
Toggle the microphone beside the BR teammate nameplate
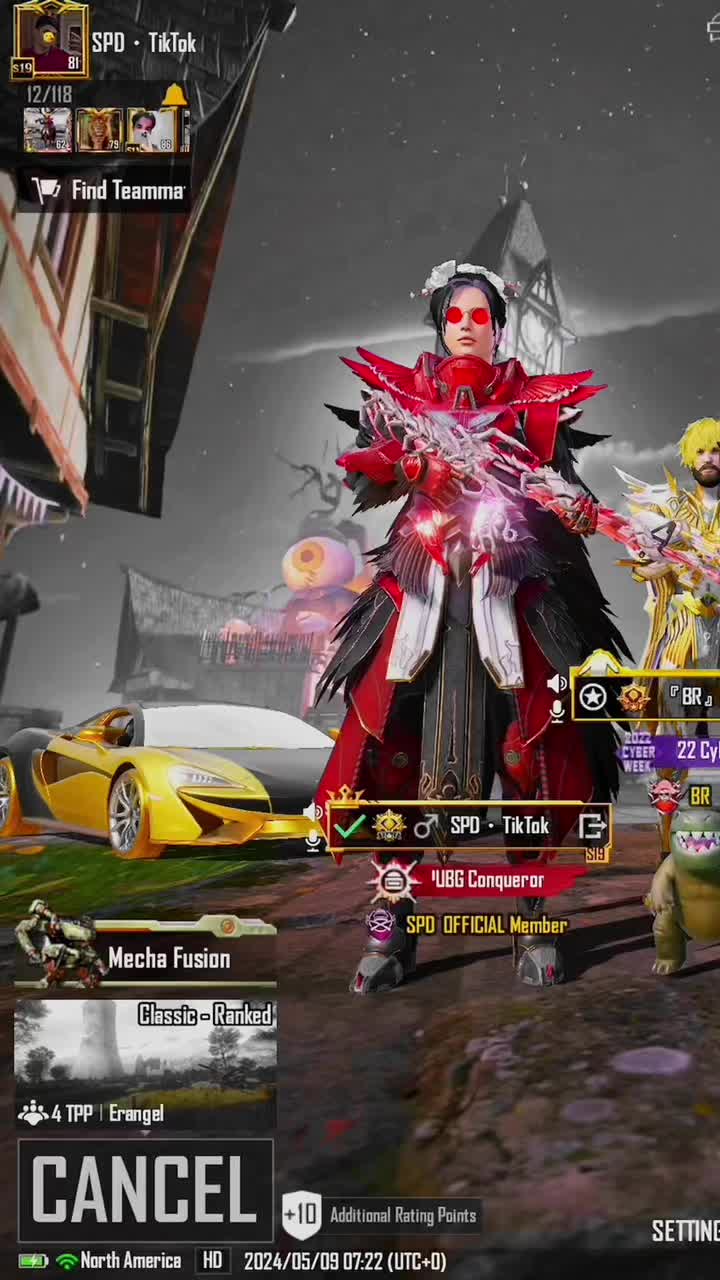click(557, 710)
